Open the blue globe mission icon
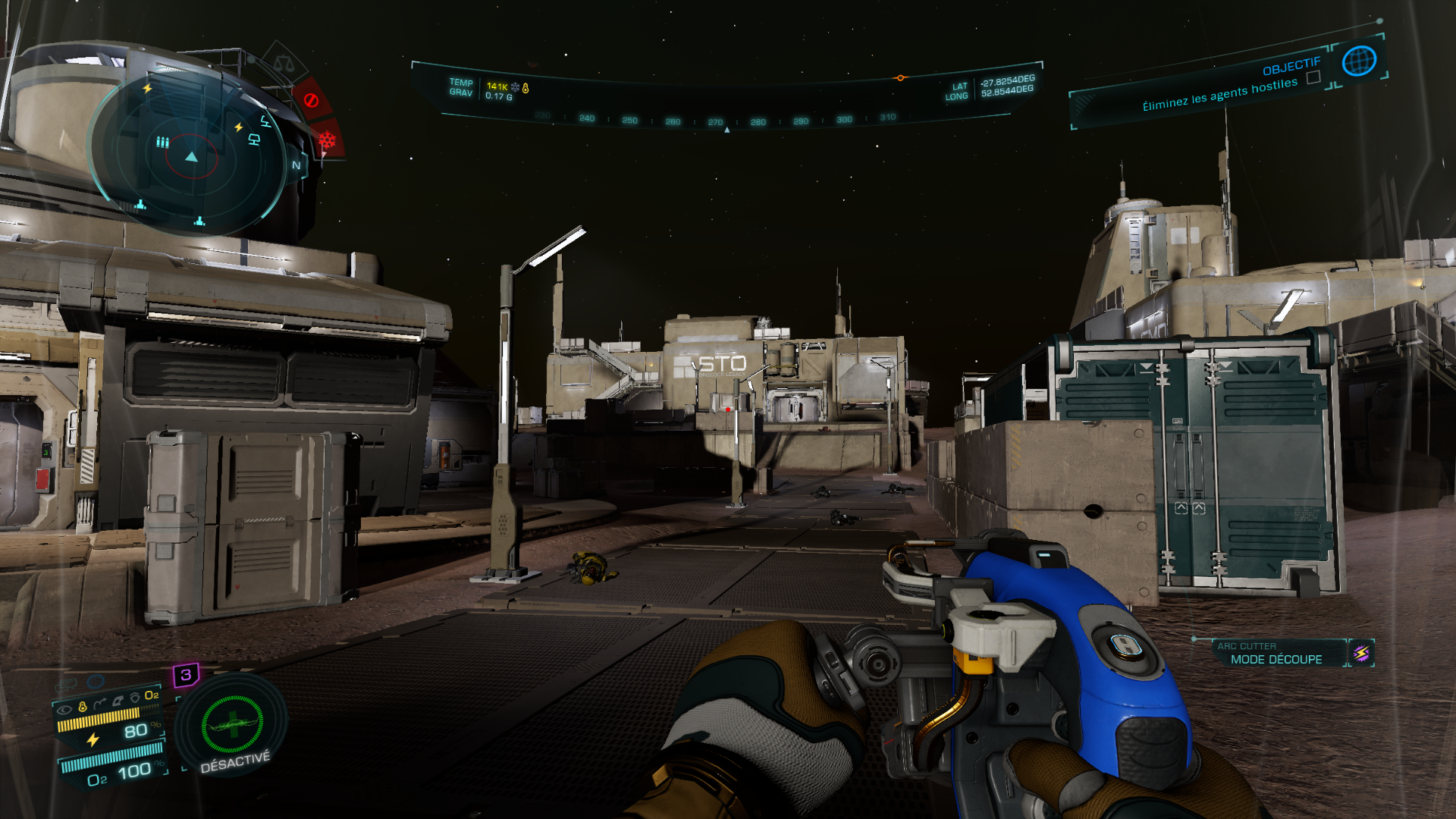 [x=1358, y=61]
